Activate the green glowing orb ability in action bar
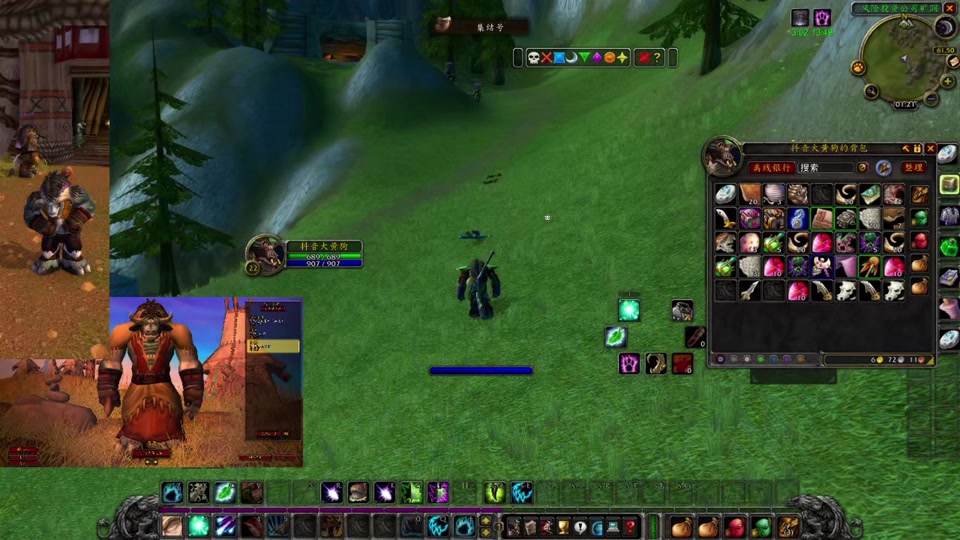This screenshot has height=540, width=960. tap(199, 525)
